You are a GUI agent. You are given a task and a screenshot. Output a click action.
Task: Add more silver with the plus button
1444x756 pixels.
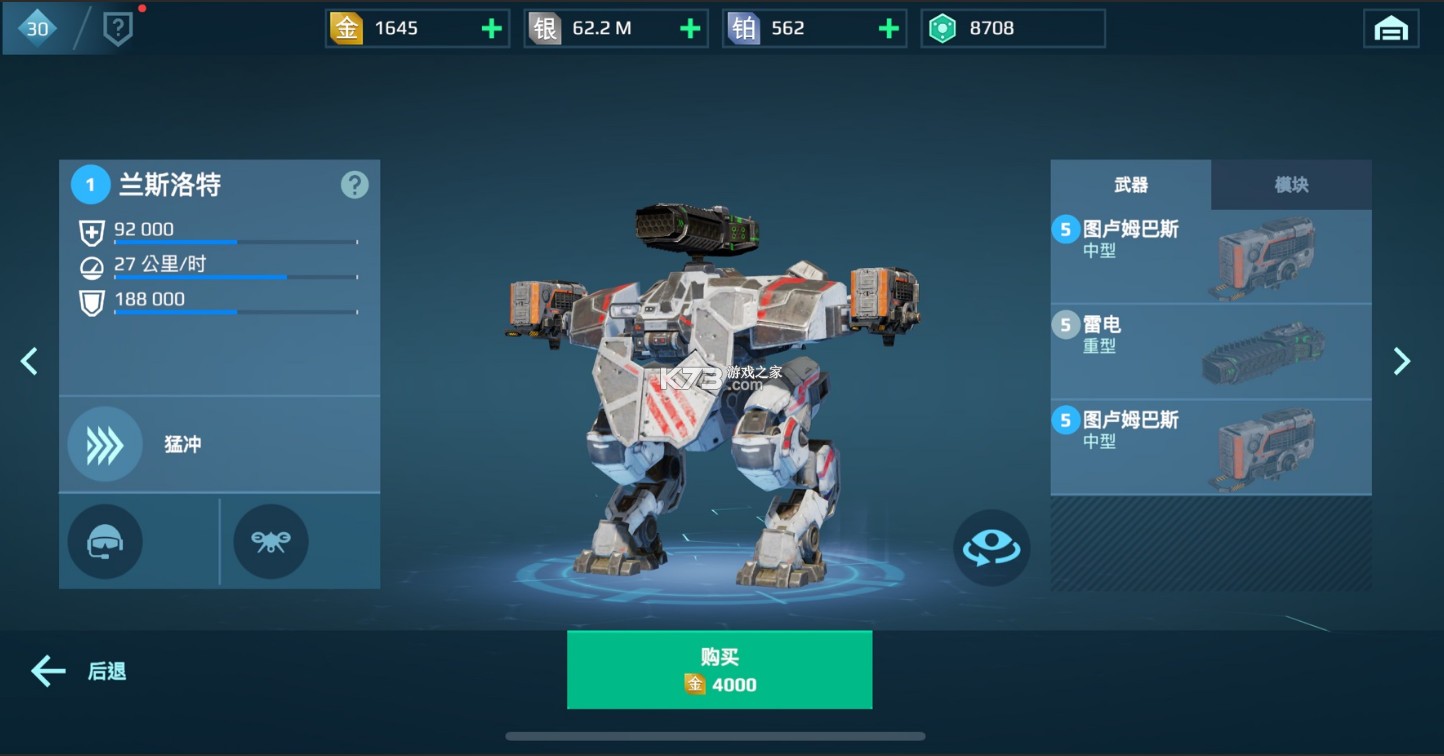pyautogui.click(x=690, y=29)
